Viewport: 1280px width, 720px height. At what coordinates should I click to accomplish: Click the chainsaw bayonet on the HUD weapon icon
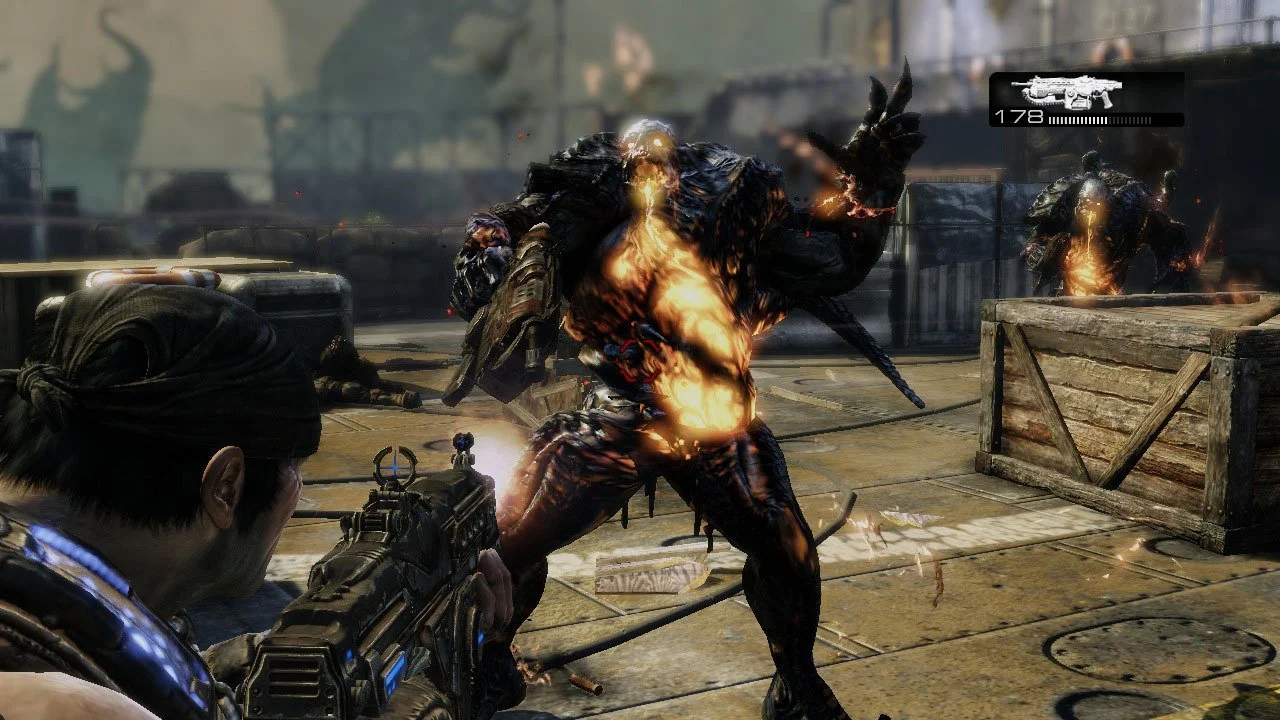click(x=1040, y=100)
